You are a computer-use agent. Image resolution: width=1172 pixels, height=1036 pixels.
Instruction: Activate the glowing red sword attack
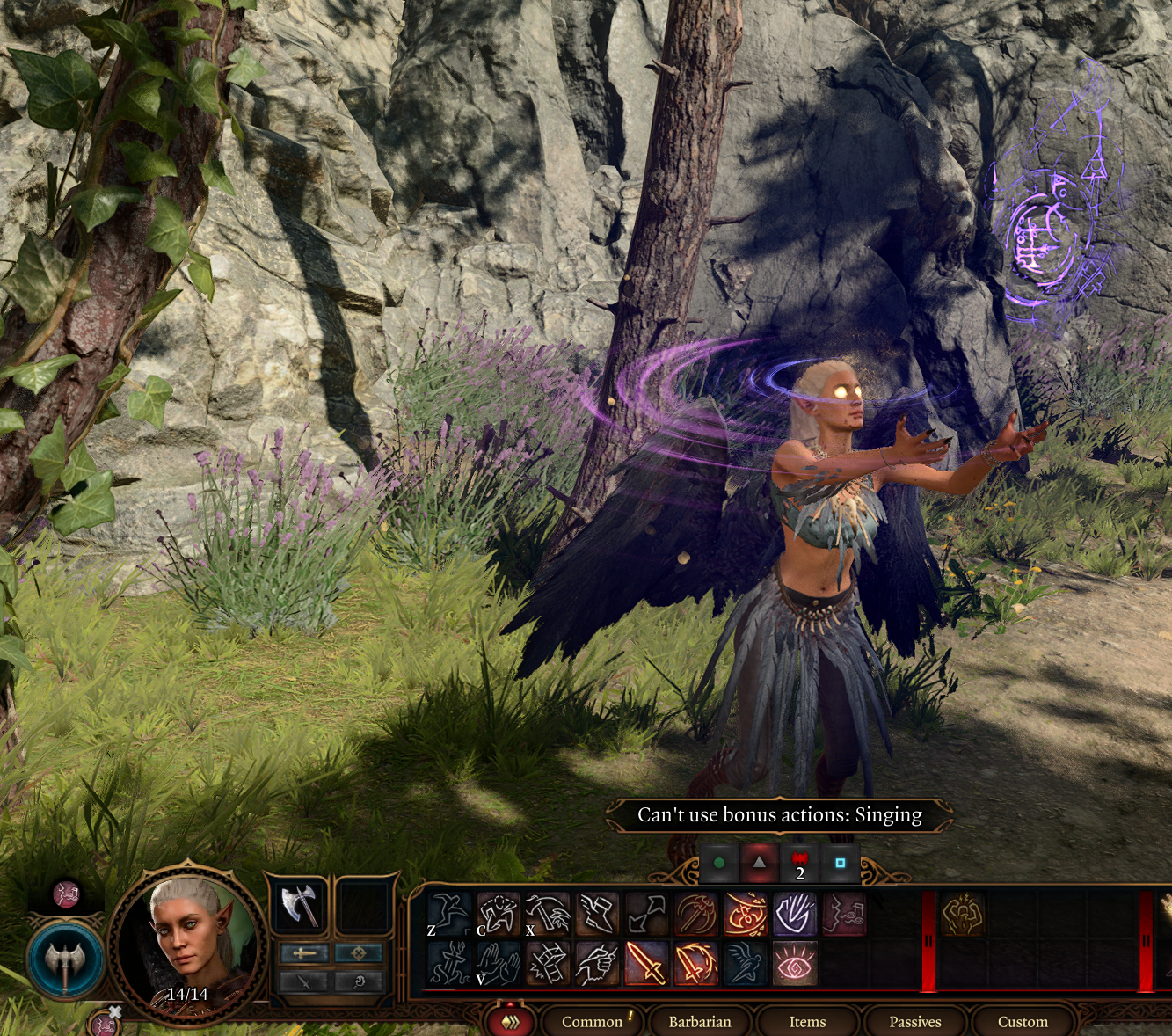point(646,963)
